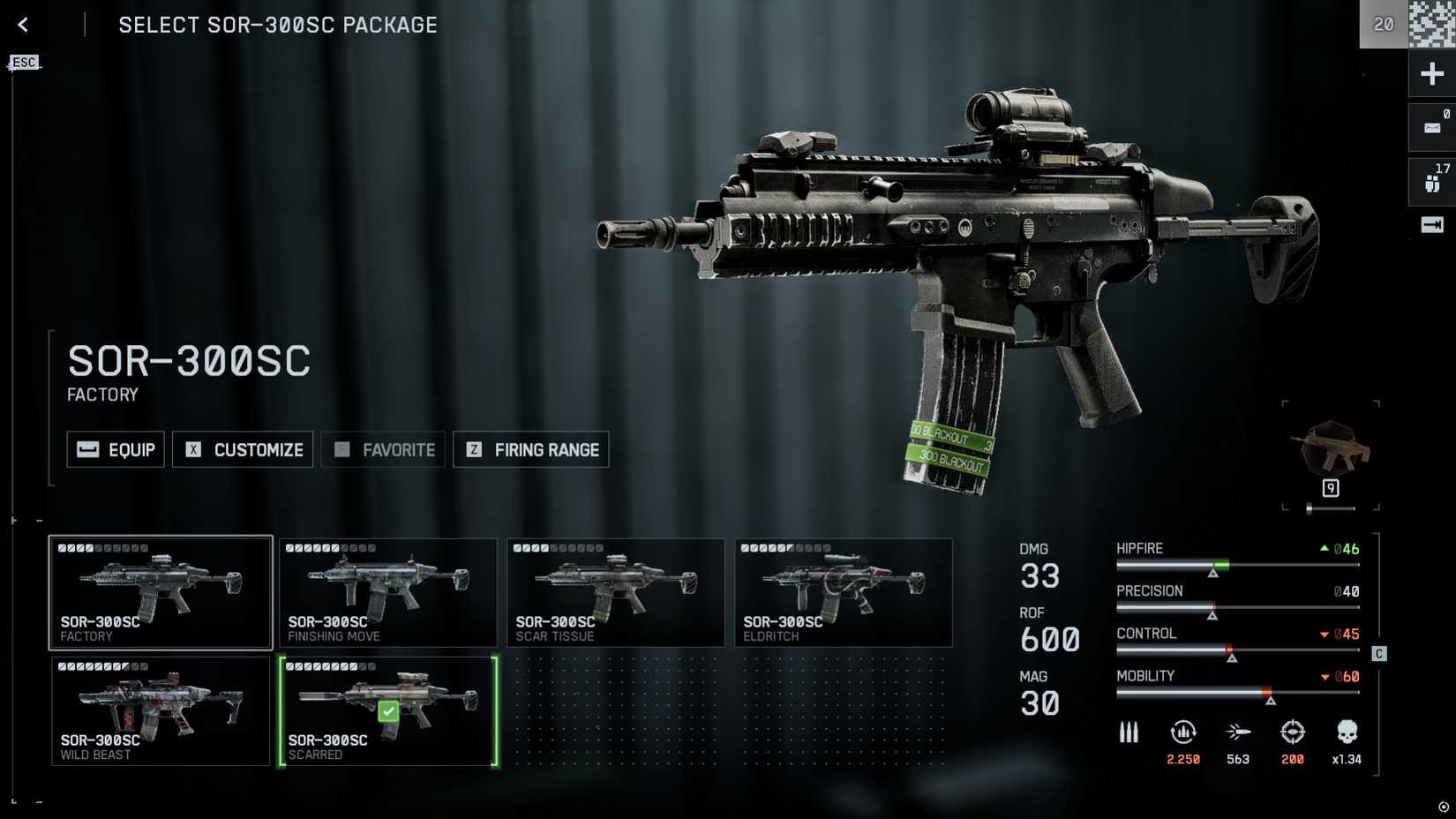Open the mail icon with counter 0
This screenshot has width=1456, height=819.
1431,127
